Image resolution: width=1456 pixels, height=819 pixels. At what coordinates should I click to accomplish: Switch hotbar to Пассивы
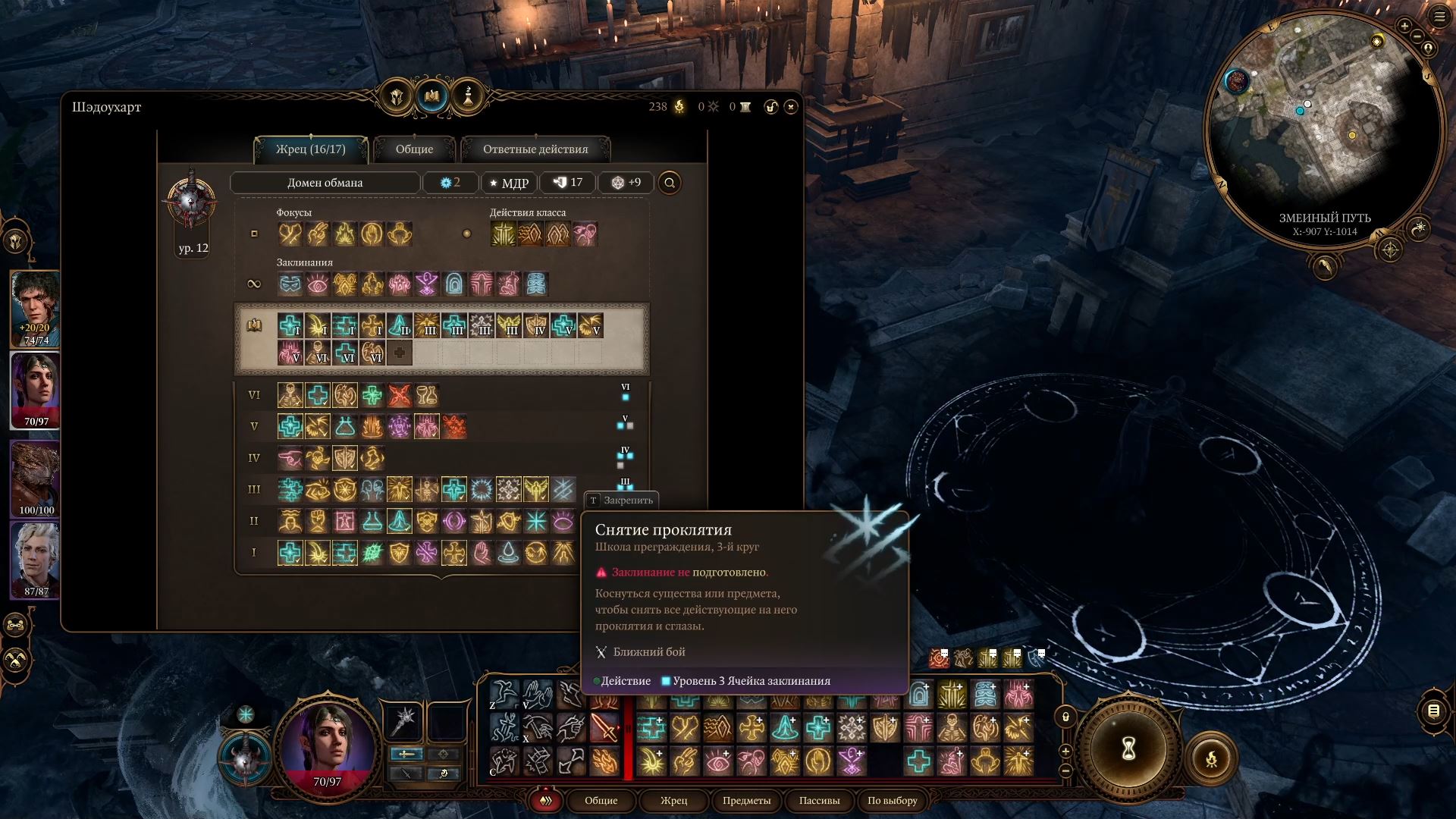[819, 801]
